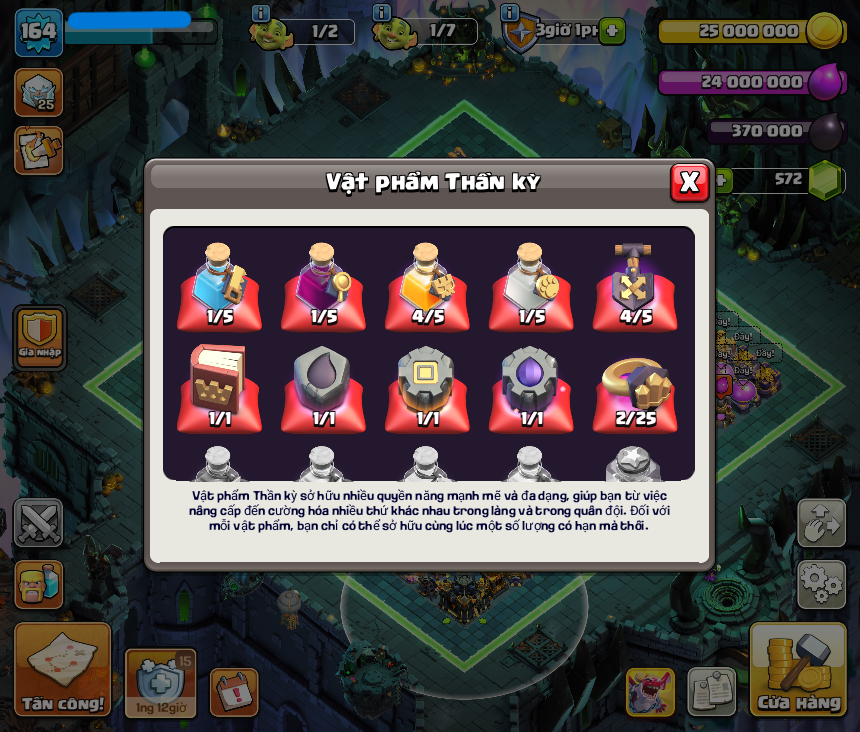This screenshot has height=732, width=860.
Task: Start an attack with Tấn công!
Action: point(62,669)
